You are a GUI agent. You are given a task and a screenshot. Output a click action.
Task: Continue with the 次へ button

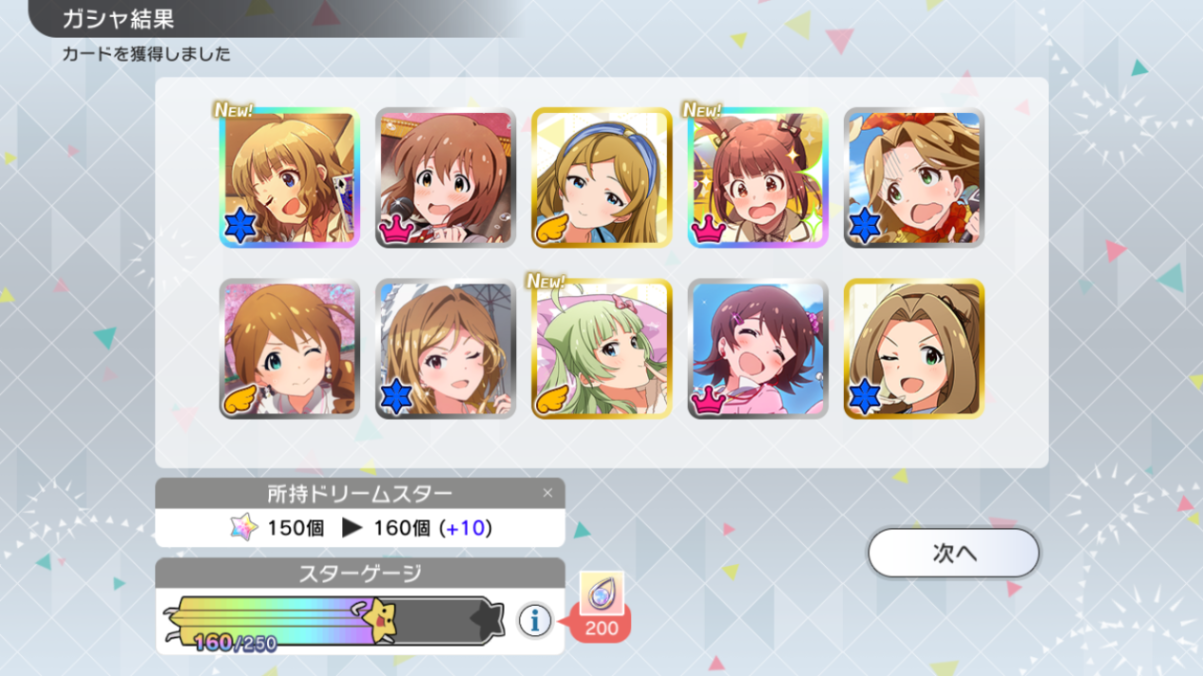click(953, 553)
